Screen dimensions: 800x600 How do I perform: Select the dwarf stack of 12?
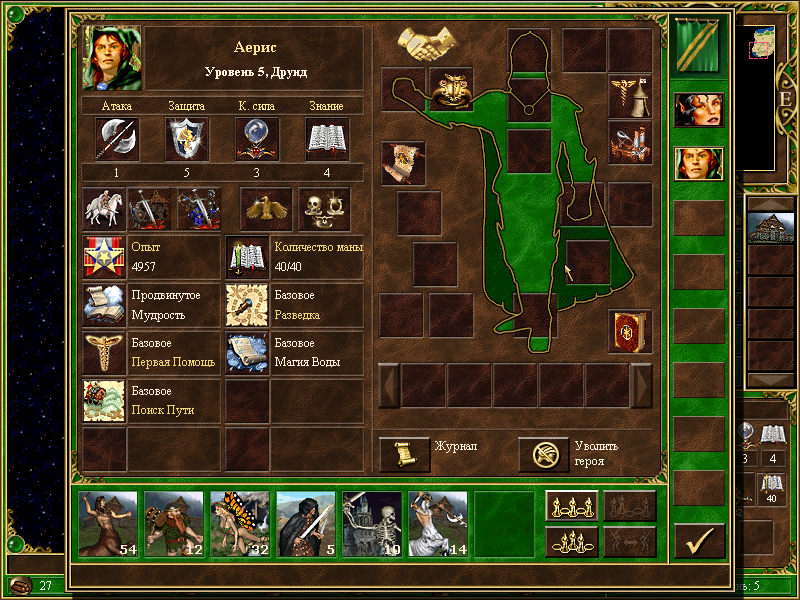pyautogui.click(x=174, y=523)
